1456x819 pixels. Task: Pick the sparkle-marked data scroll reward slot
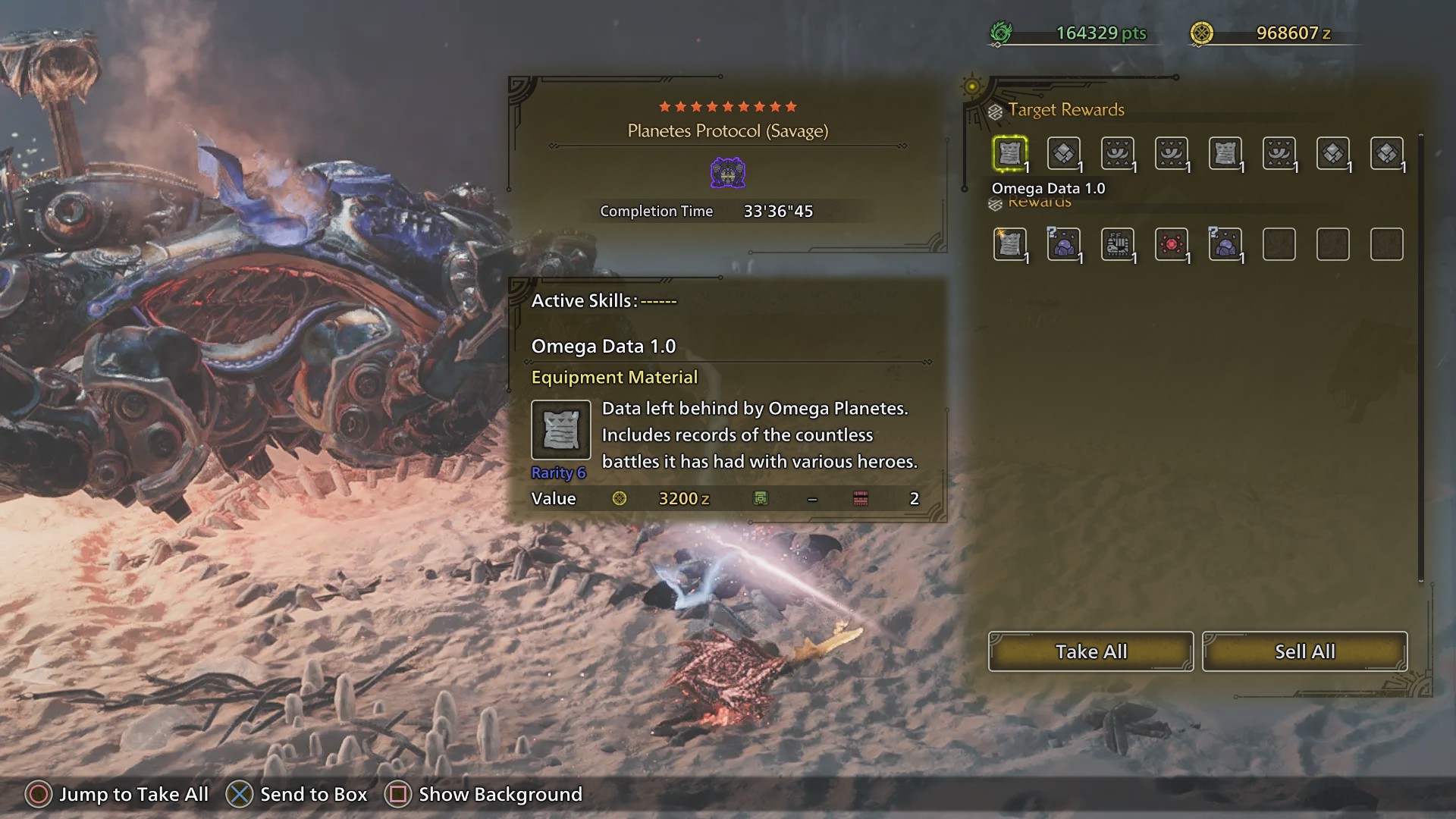pyautogui.click(x=1009, y=244)
